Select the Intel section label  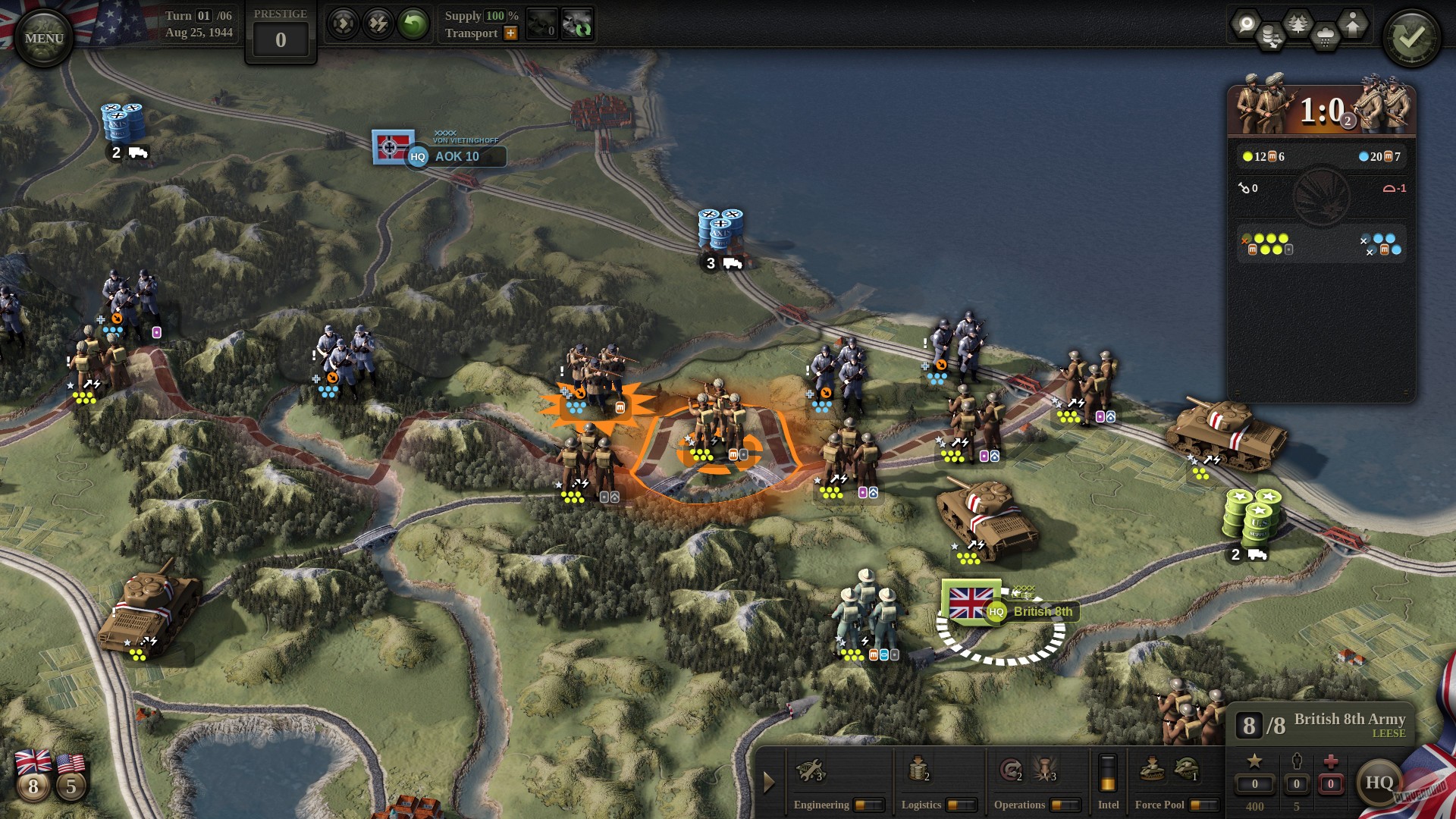click(x=1108, y=805)
